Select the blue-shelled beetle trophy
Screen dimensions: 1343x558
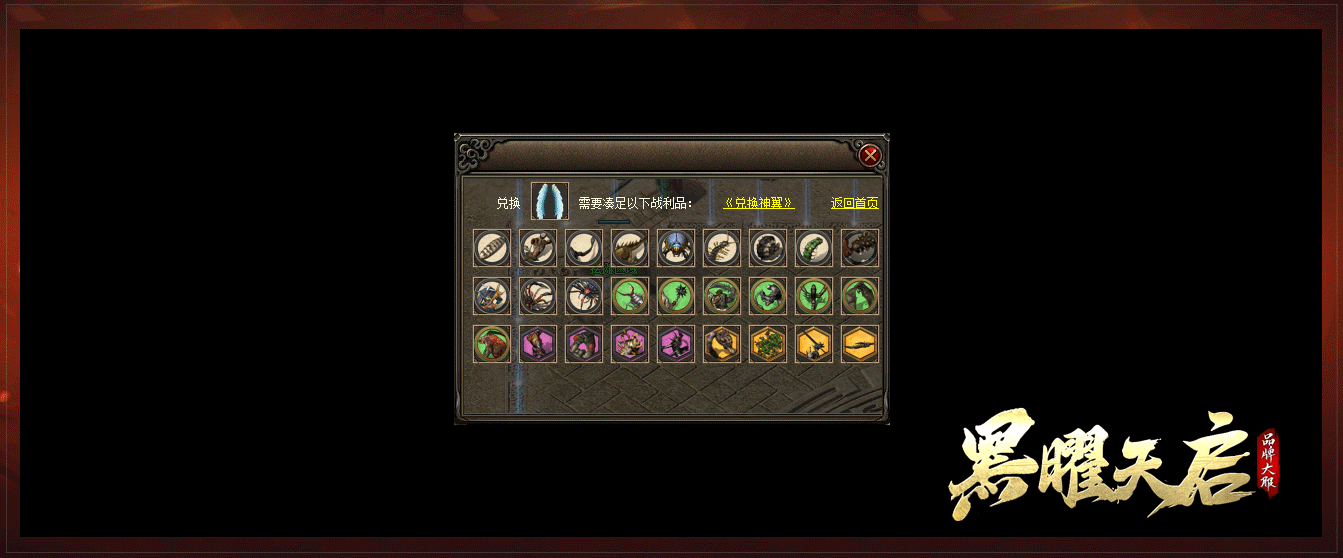(676, 248)
